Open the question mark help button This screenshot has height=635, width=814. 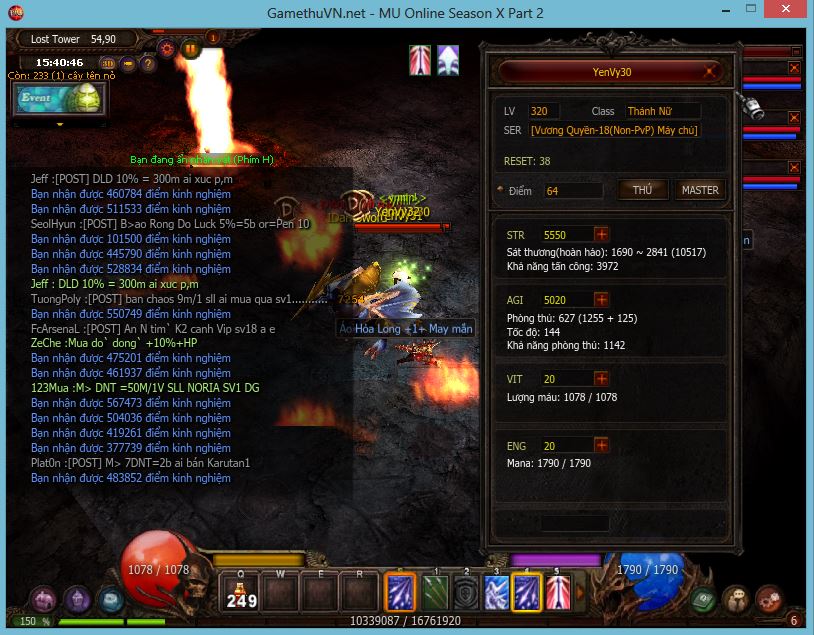pyautogui.click(x=148, y=64)
